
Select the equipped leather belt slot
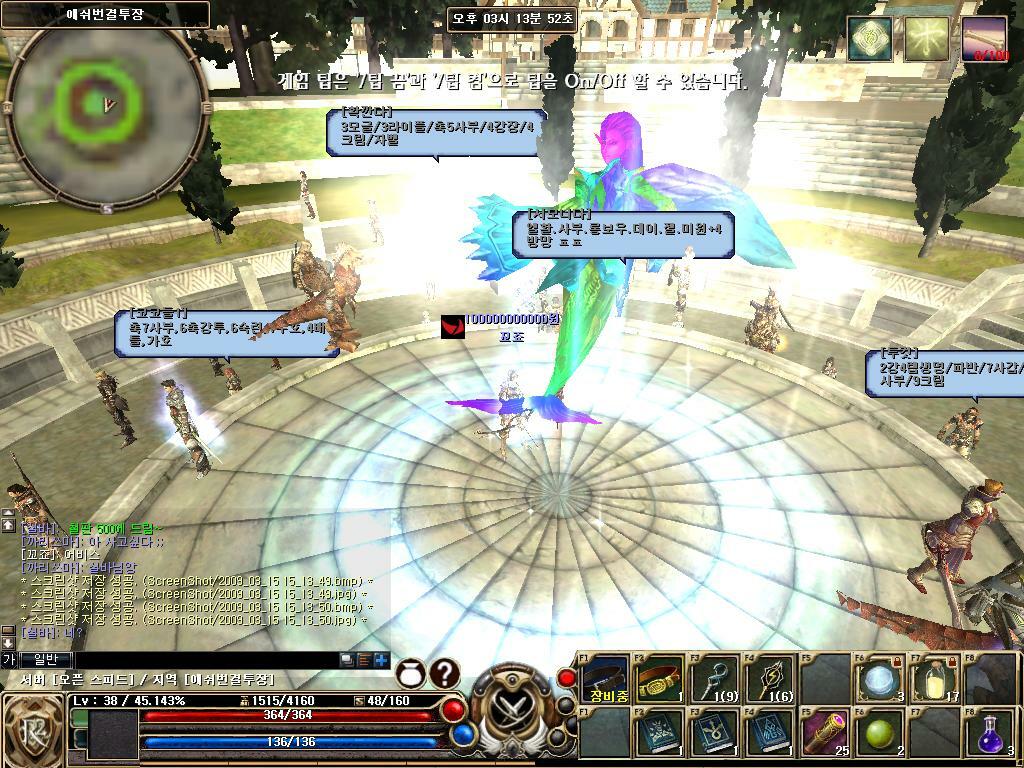point(607,679)
